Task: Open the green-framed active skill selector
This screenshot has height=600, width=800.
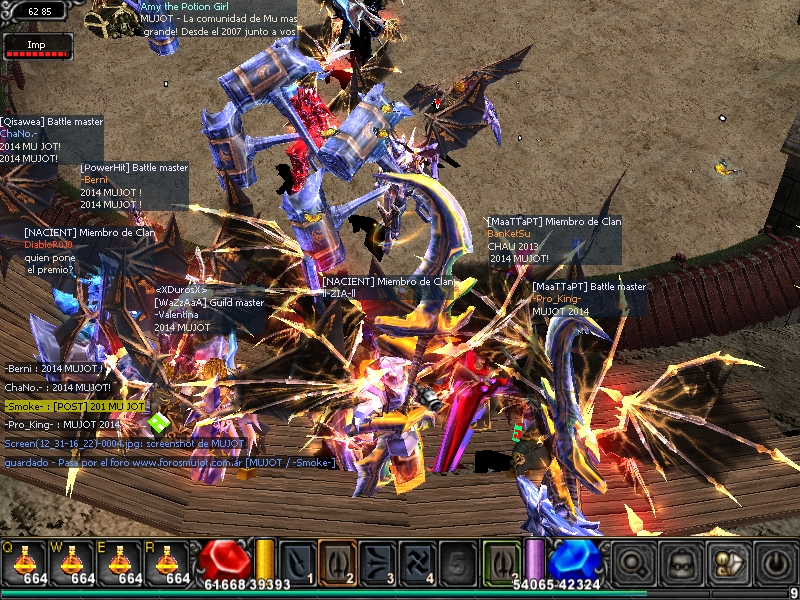Action: (x=501, y=562)
